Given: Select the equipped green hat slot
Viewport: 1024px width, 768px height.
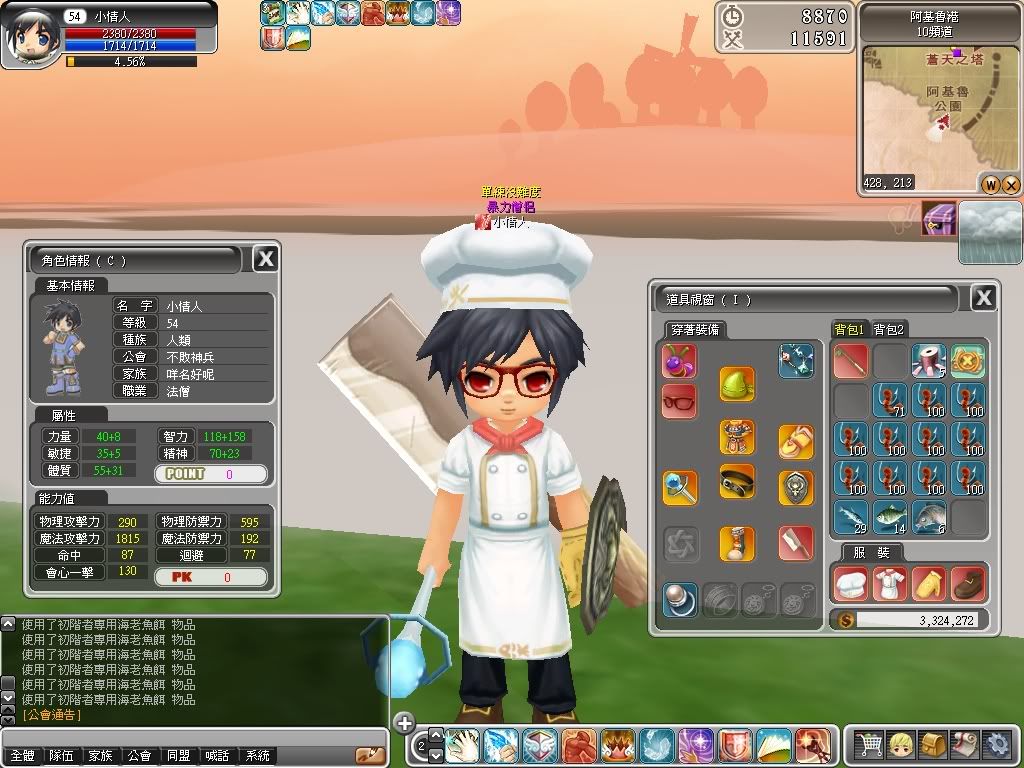Looking at the screenshot, I should 737,383.
